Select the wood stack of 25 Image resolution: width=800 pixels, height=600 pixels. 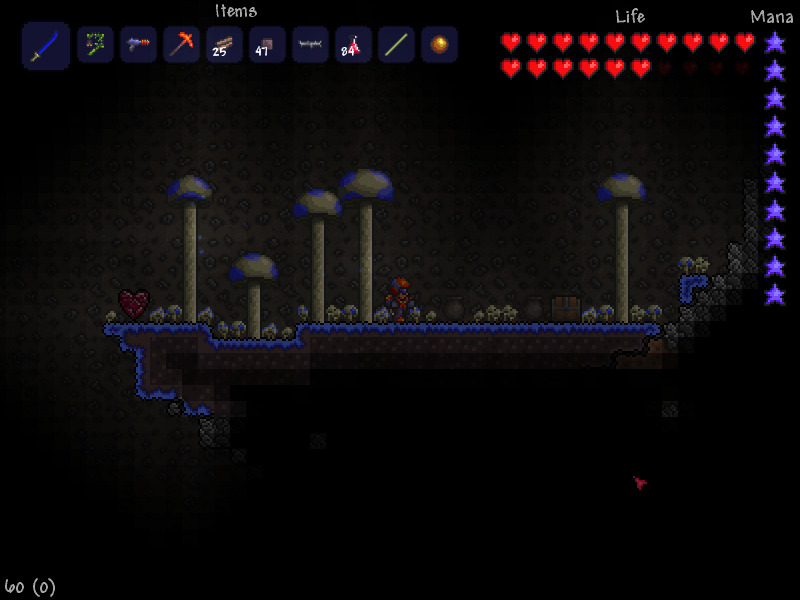click(225, 45)
